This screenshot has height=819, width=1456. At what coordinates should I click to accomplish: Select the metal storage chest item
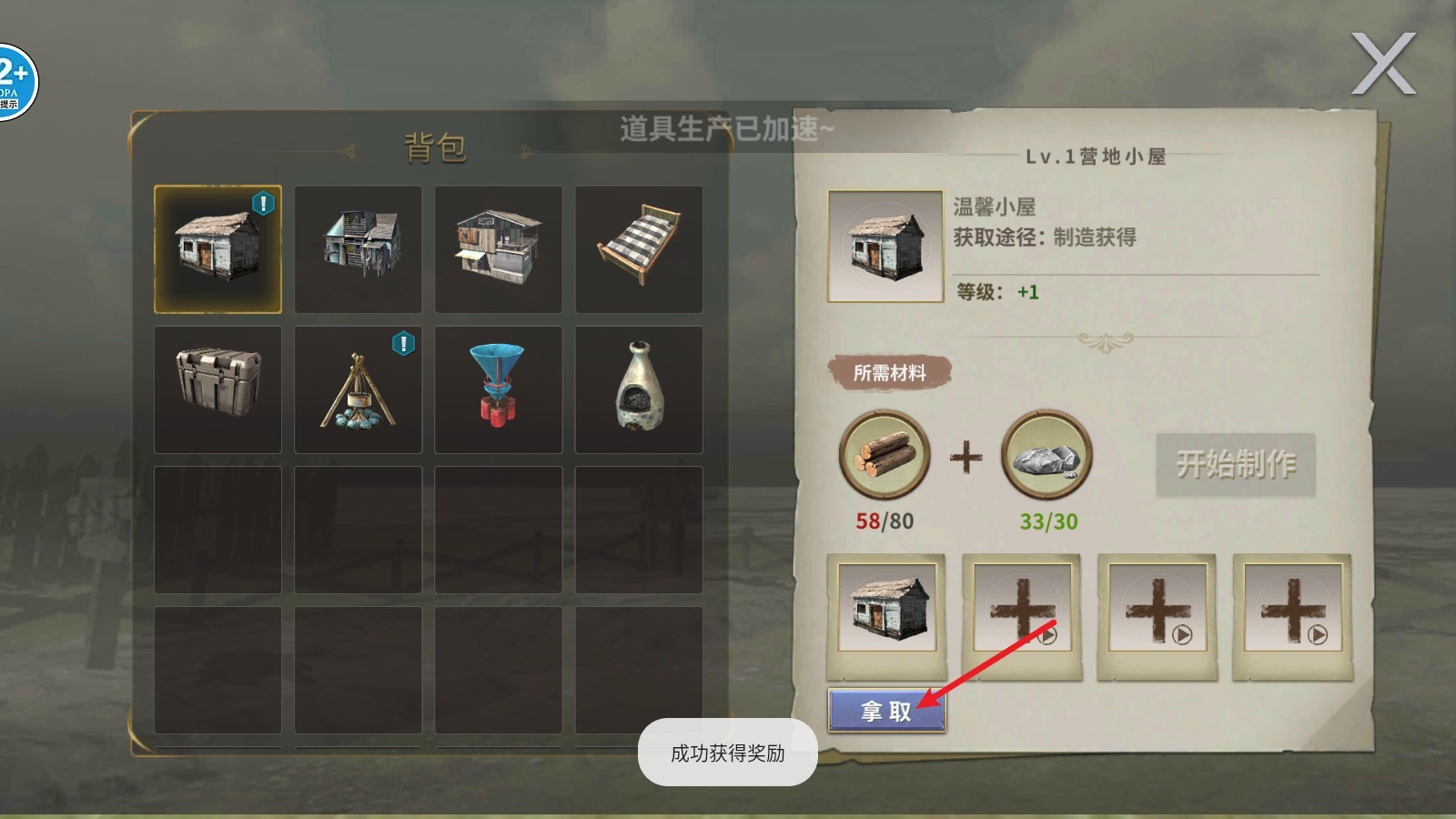[217, 388]
